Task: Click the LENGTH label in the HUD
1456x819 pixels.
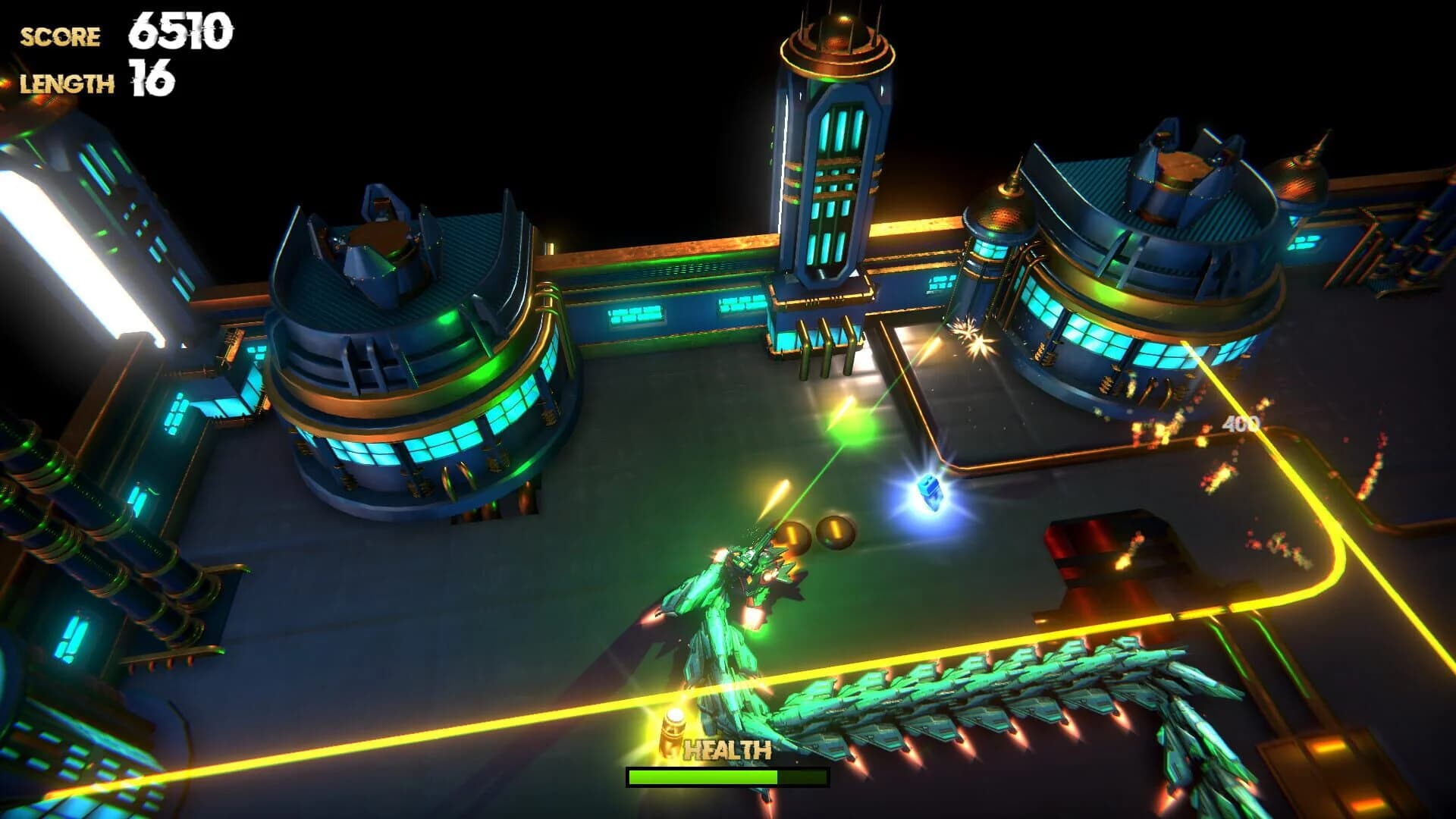Action: coord(68,82)
